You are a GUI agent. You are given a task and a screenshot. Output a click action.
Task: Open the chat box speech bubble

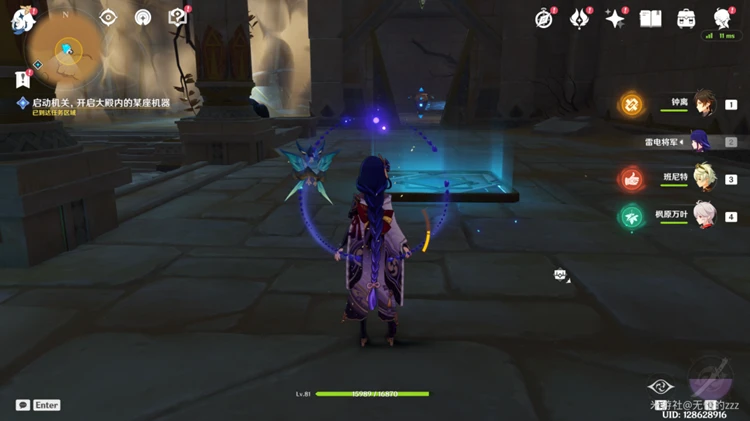tap(23, 405)
